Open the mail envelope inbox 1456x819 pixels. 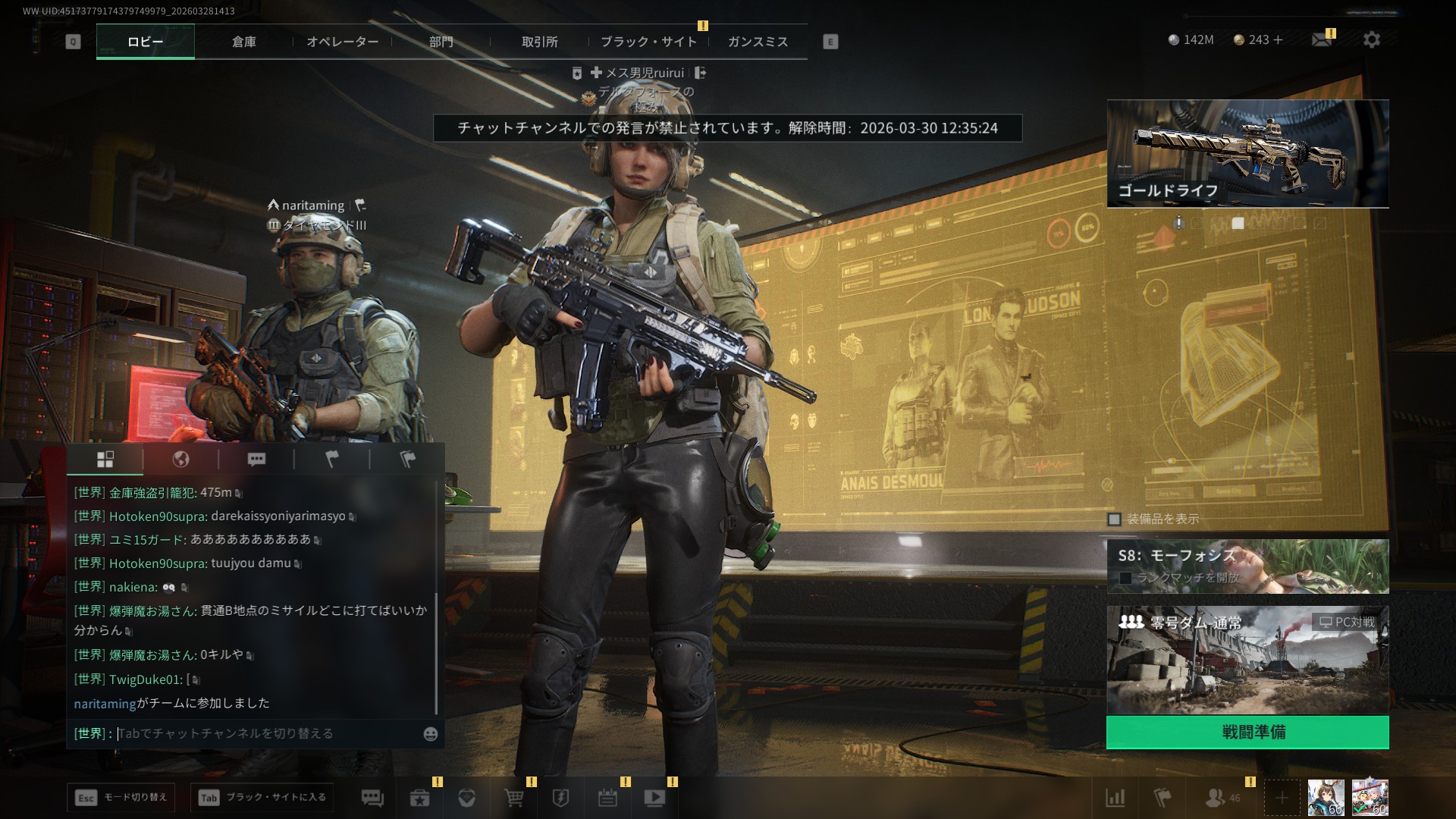click(x=1321, y=39)
